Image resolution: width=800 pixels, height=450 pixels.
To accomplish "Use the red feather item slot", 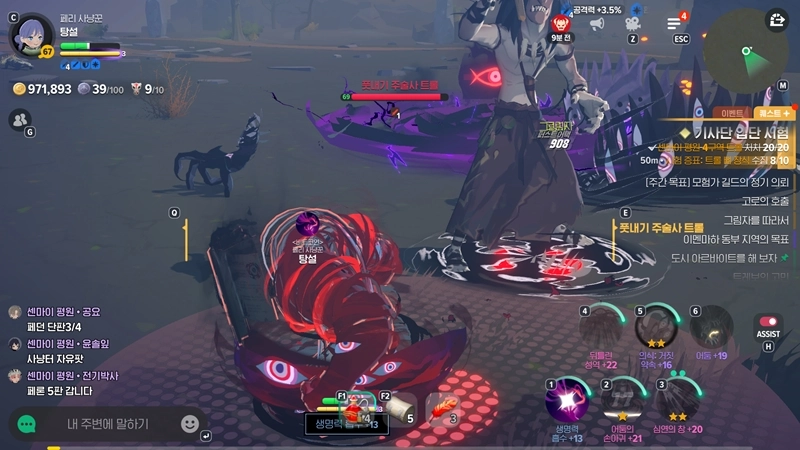I will [x=443, y=408].
